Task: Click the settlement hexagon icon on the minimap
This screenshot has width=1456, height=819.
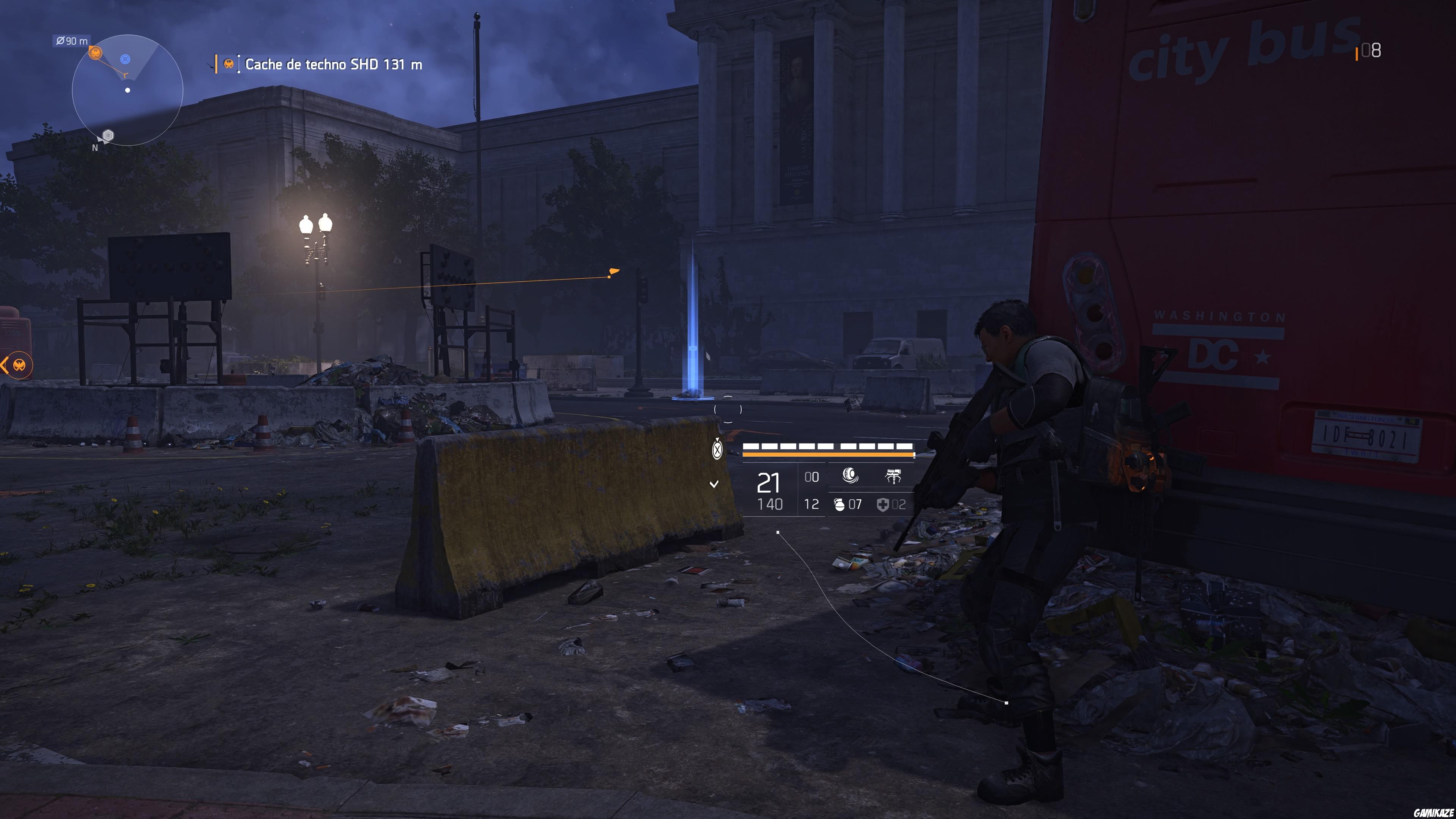Action: pyautogui.click(x=108, y=136)
